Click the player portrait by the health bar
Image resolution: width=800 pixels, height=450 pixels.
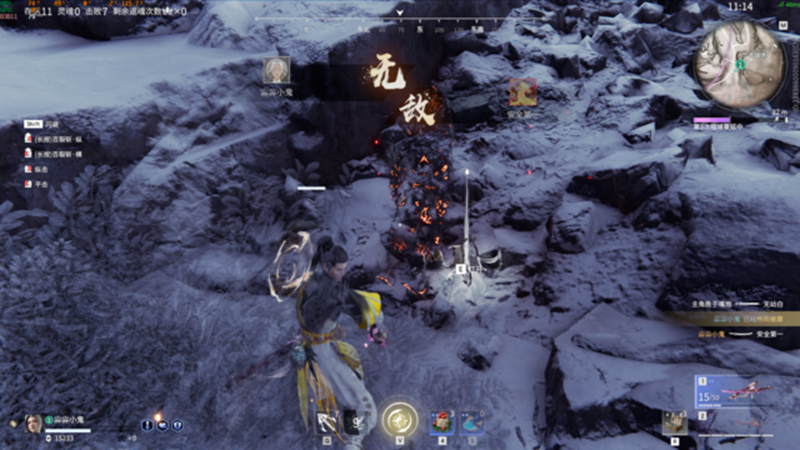(x=33, y=423)
